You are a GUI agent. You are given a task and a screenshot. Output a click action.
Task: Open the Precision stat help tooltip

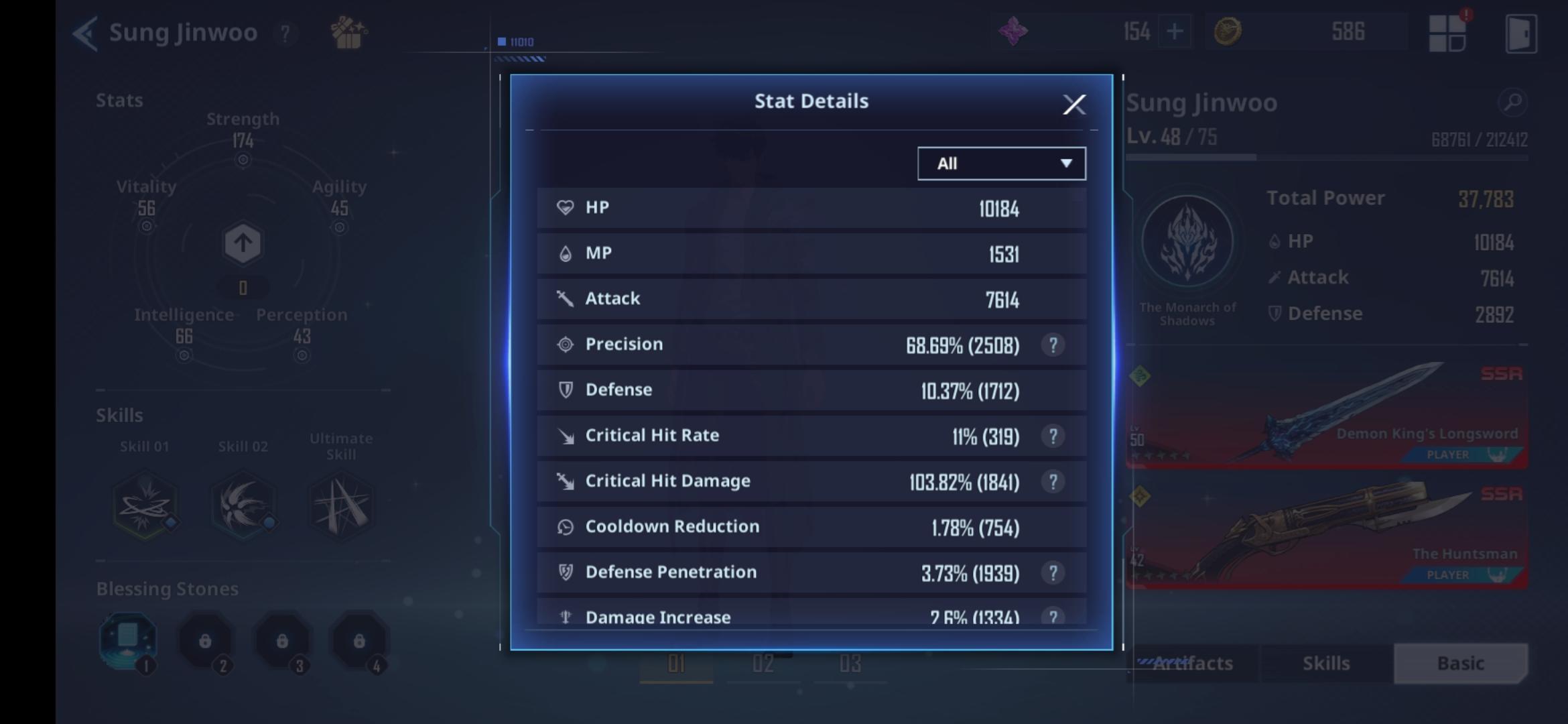click(x=1054, y=344)
